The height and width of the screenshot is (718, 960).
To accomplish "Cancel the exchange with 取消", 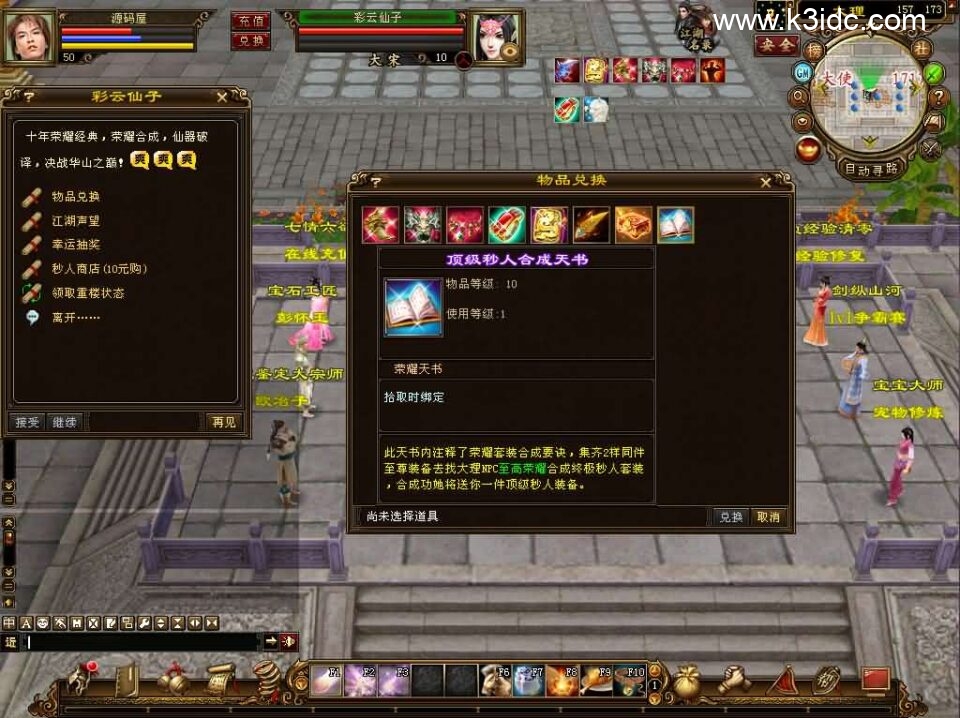I will [x=768, y=517].
